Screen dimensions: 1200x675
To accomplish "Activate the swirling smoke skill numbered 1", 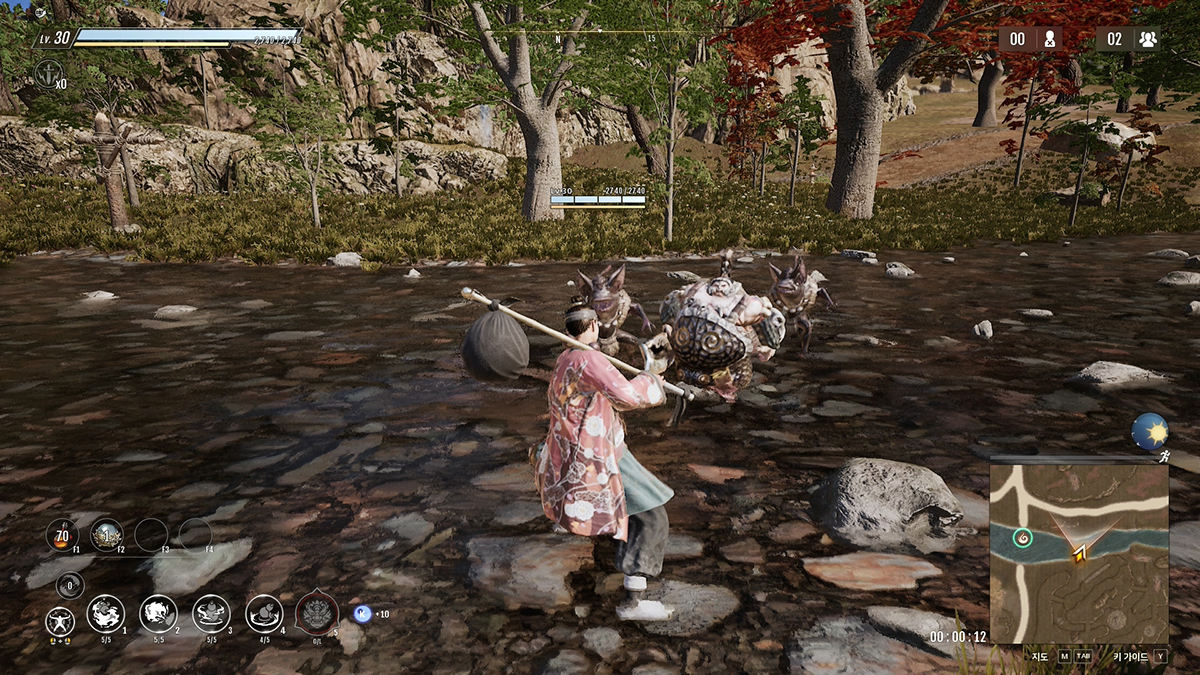I will coord(106,613).
